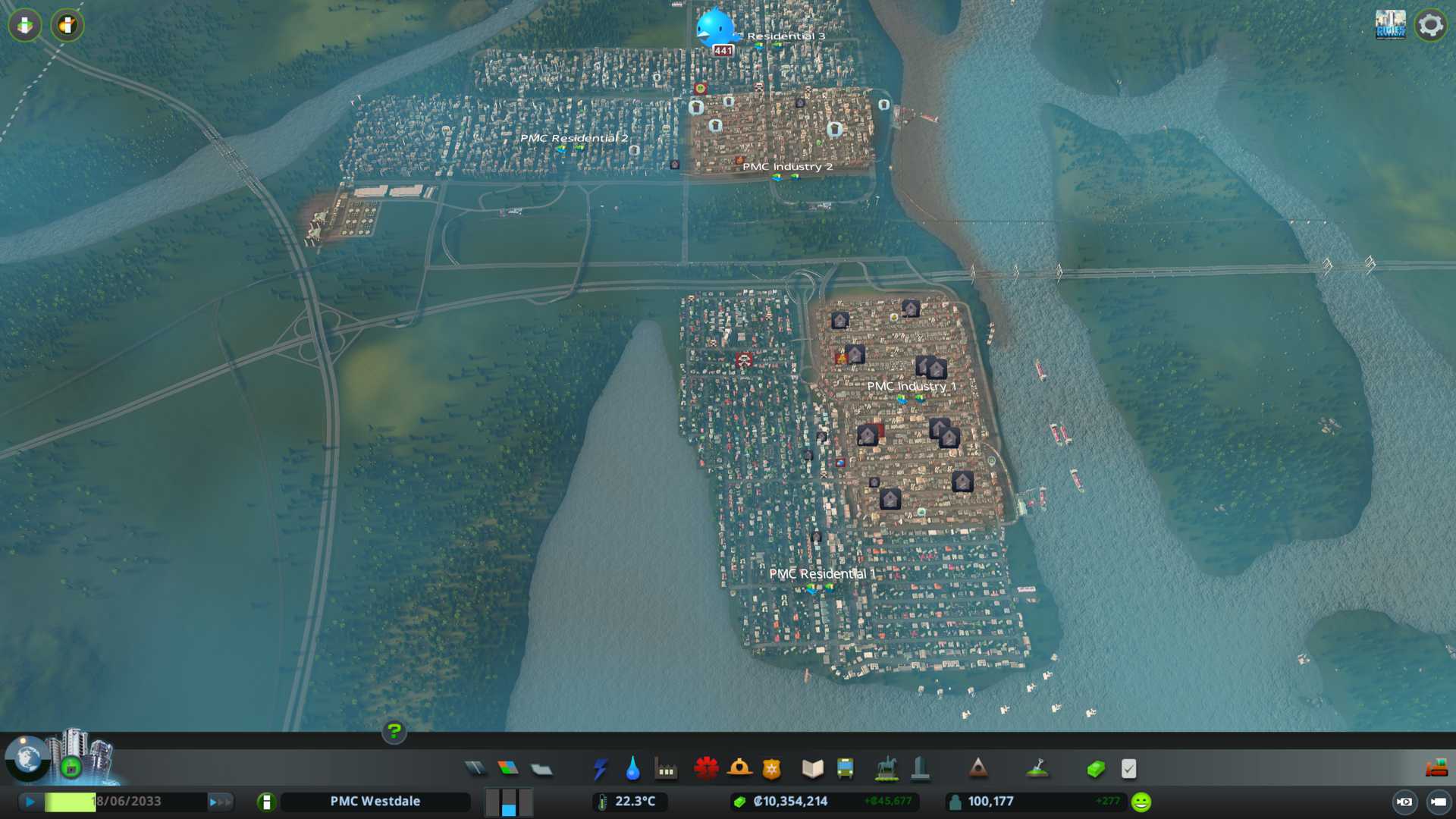Change simulation speed with the triple arrows
1456x819 pixels.
coord(220,802)
